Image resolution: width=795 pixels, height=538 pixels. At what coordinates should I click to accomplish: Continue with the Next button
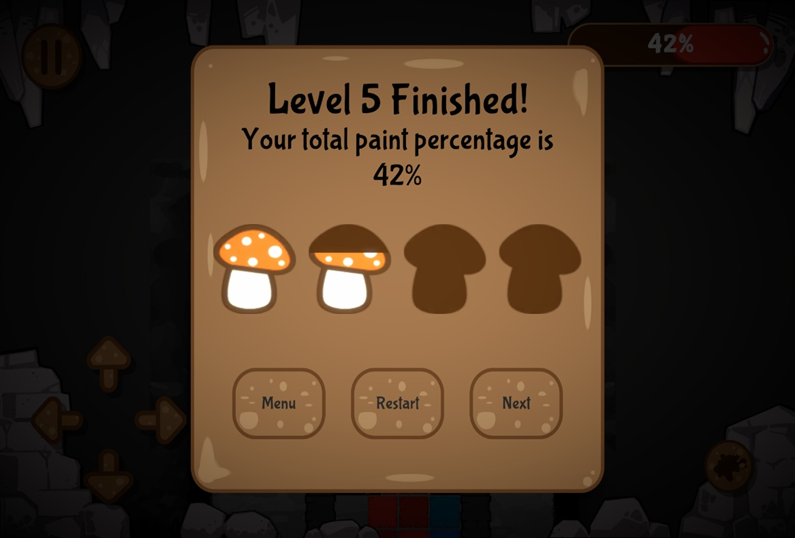[x=516, y=403]
